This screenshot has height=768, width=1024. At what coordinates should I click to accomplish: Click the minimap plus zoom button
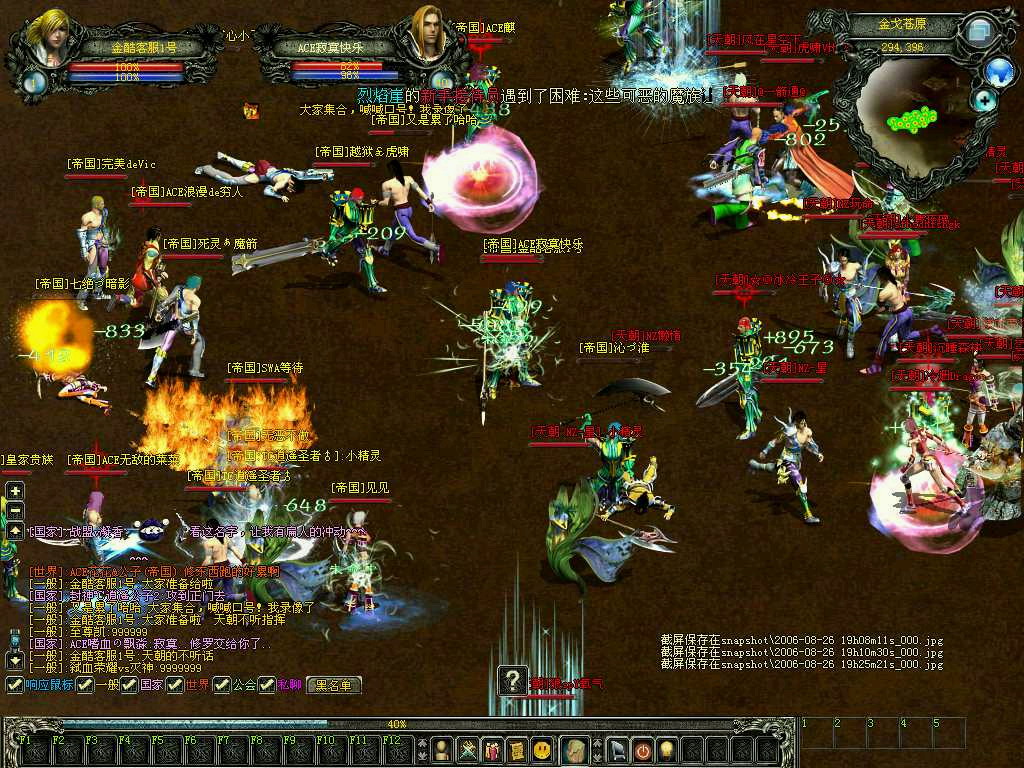(985, 100)
